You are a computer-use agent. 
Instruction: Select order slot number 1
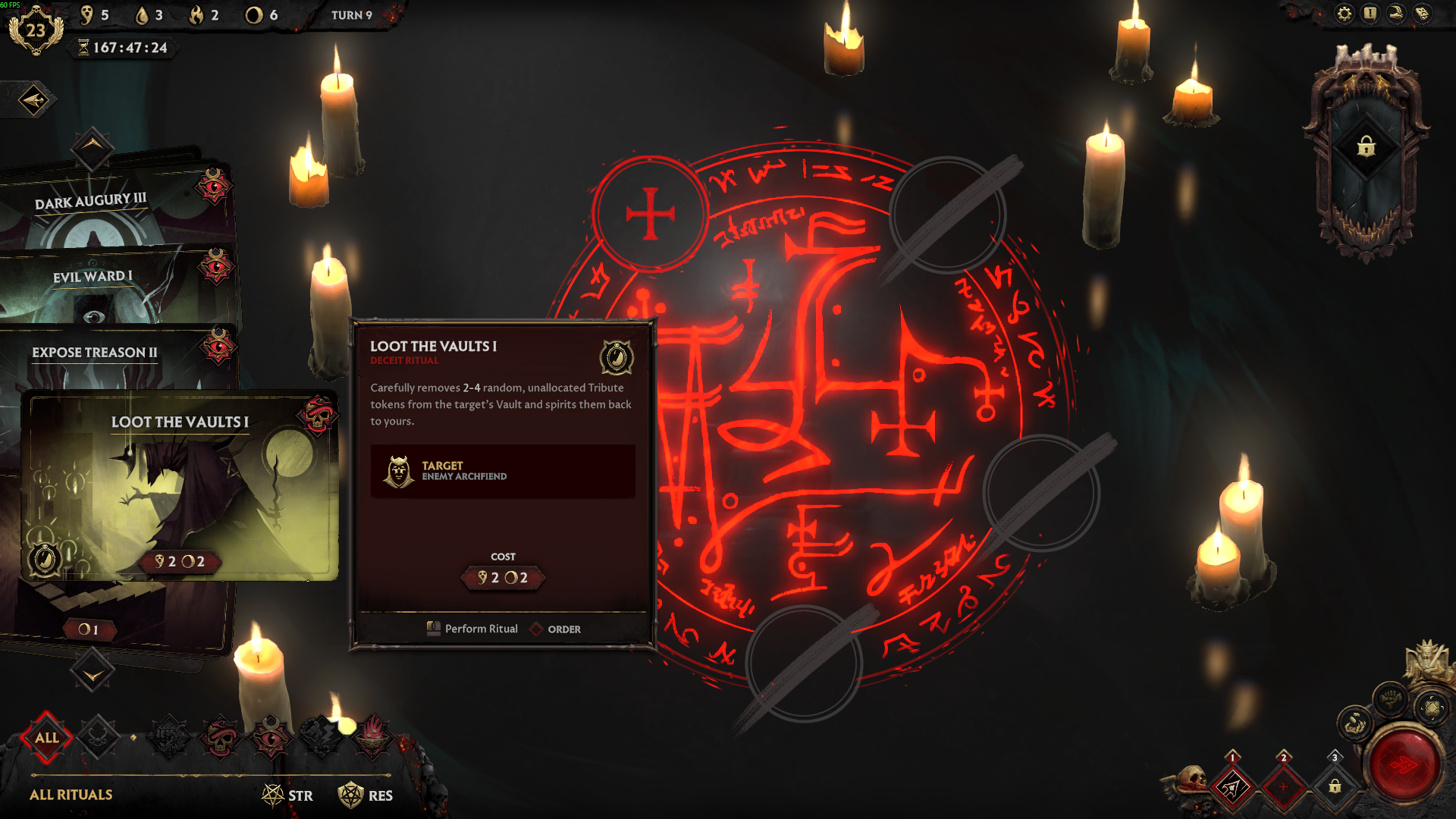pos(1232,786)
